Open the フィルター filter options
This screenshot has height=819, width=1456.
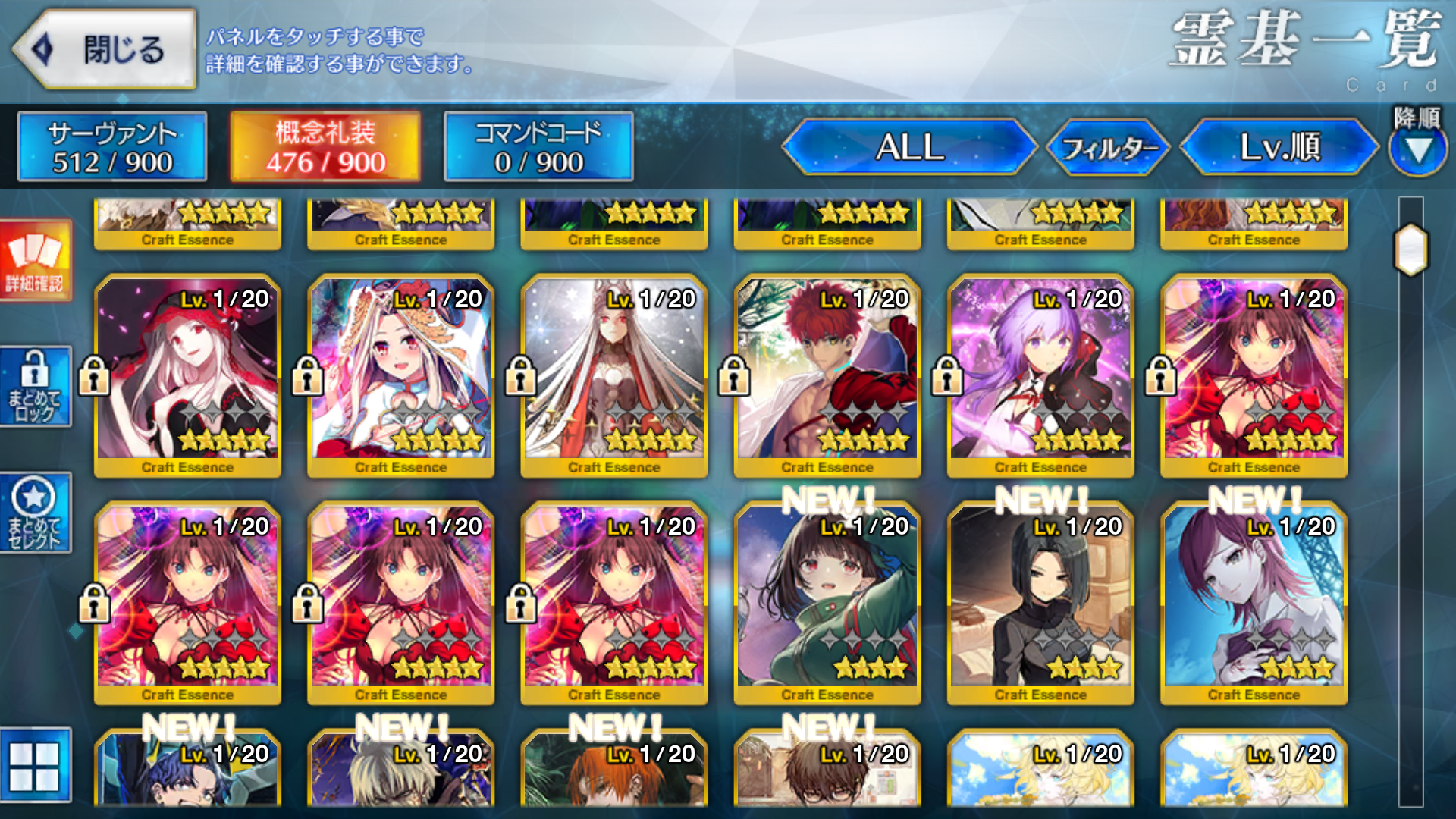coord(1107,149)
